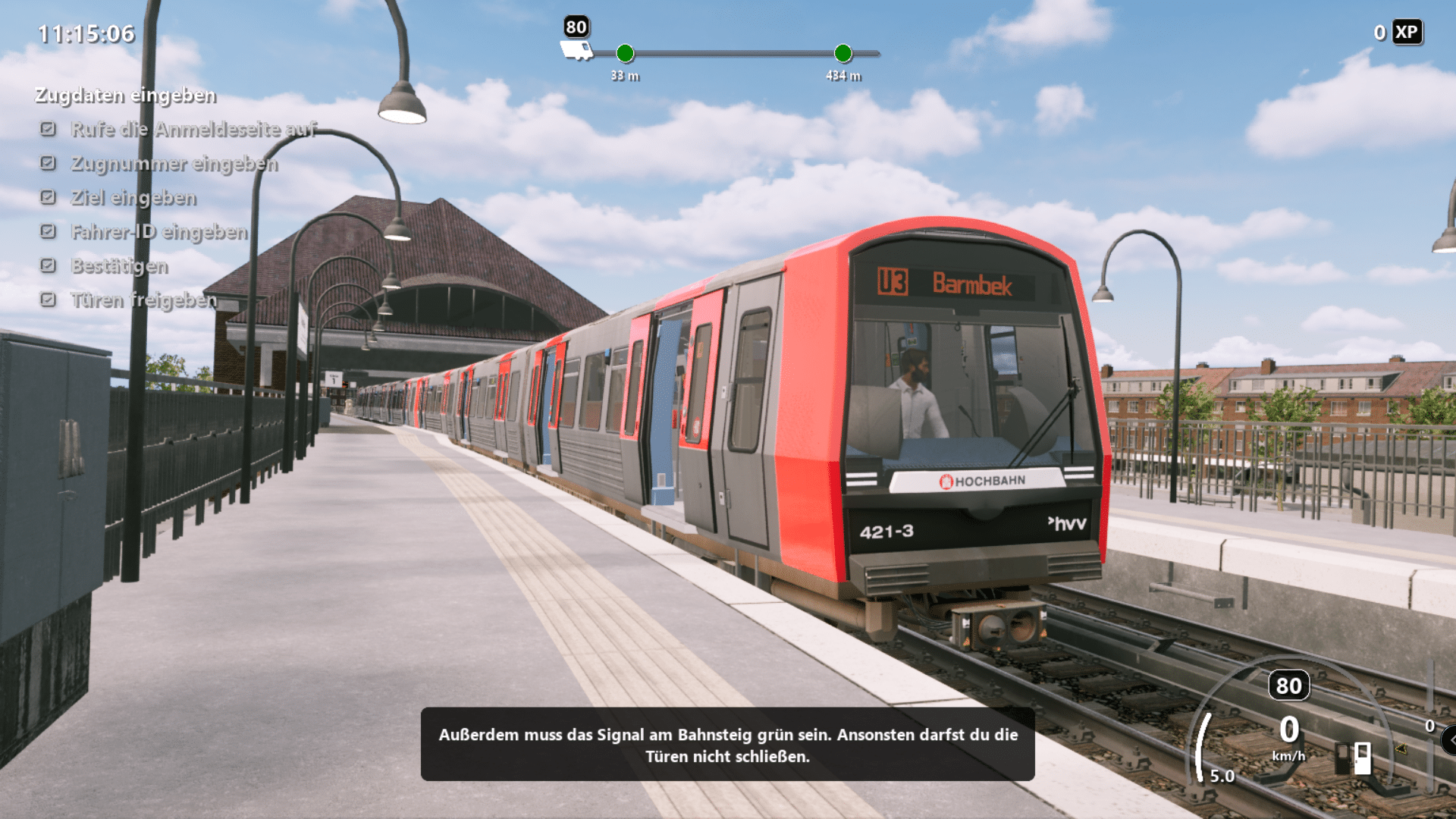
Task: Click the green signal marker at 434 m
Action: click(843, 53)
